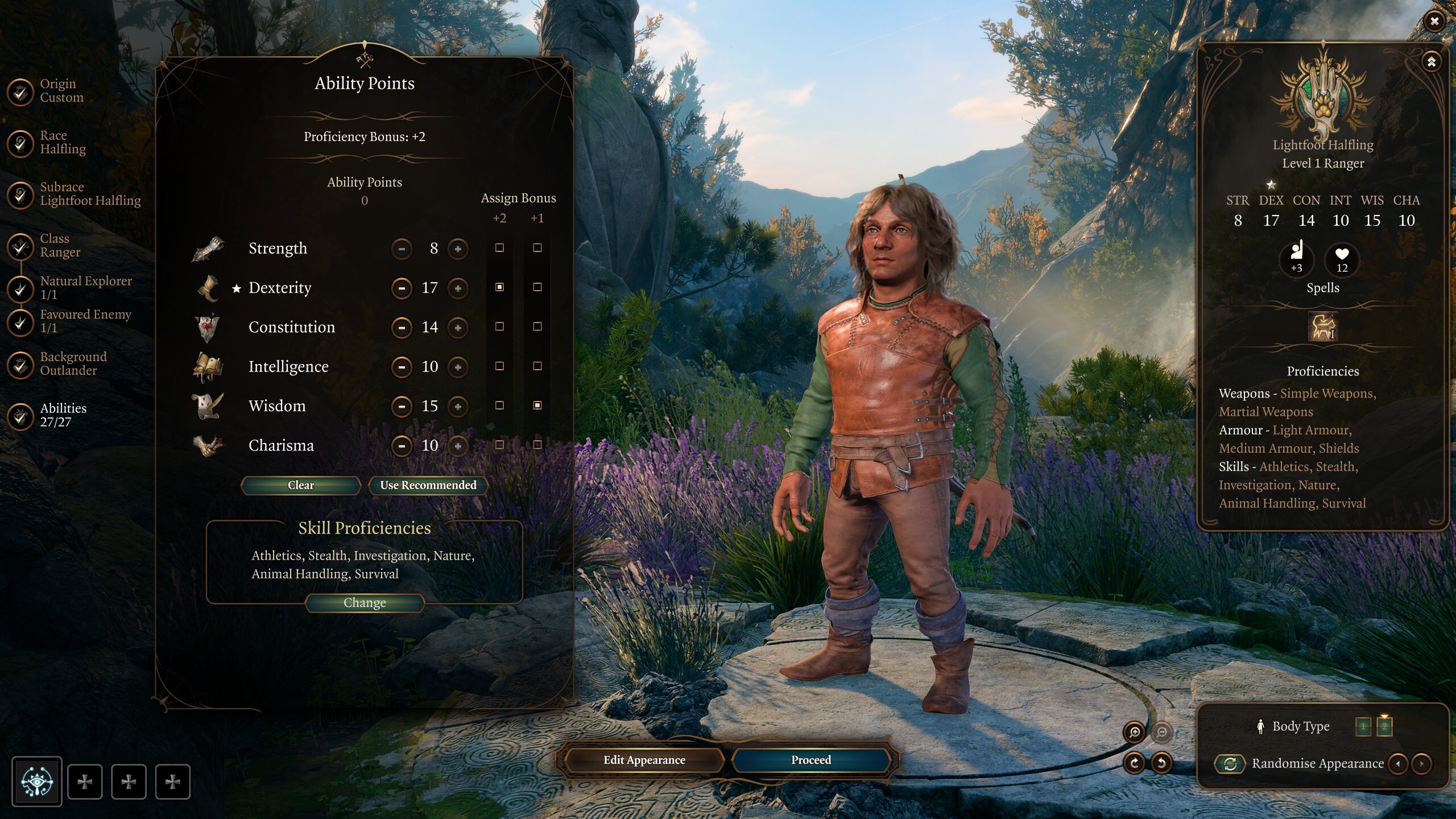Click the right arrow beside Randomise Appearance

click(1421, 764)
